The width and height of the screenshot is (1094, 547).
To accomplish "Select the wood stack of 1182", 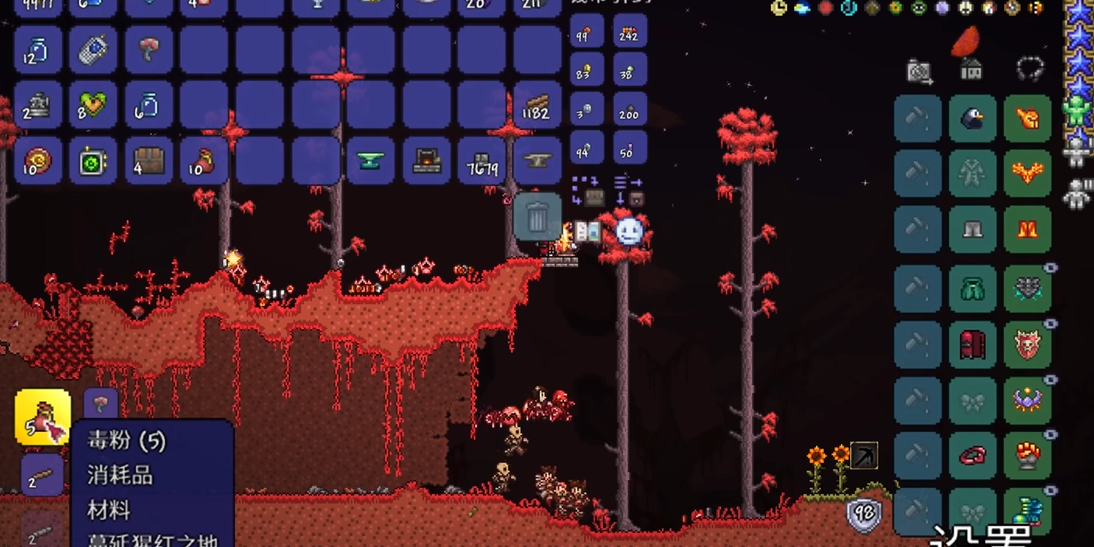I will (537, 106).
